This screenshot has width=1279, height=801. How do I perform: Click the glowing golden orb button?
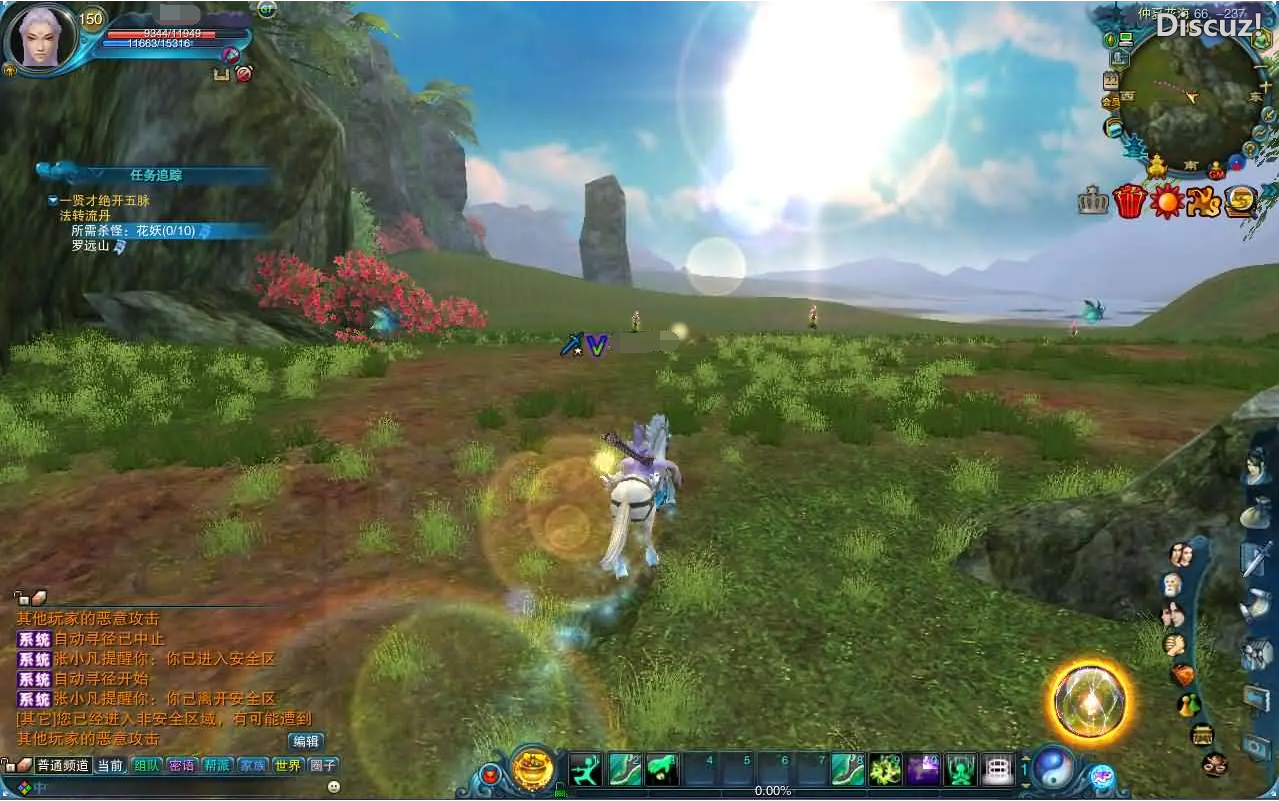click(1090, 702)
